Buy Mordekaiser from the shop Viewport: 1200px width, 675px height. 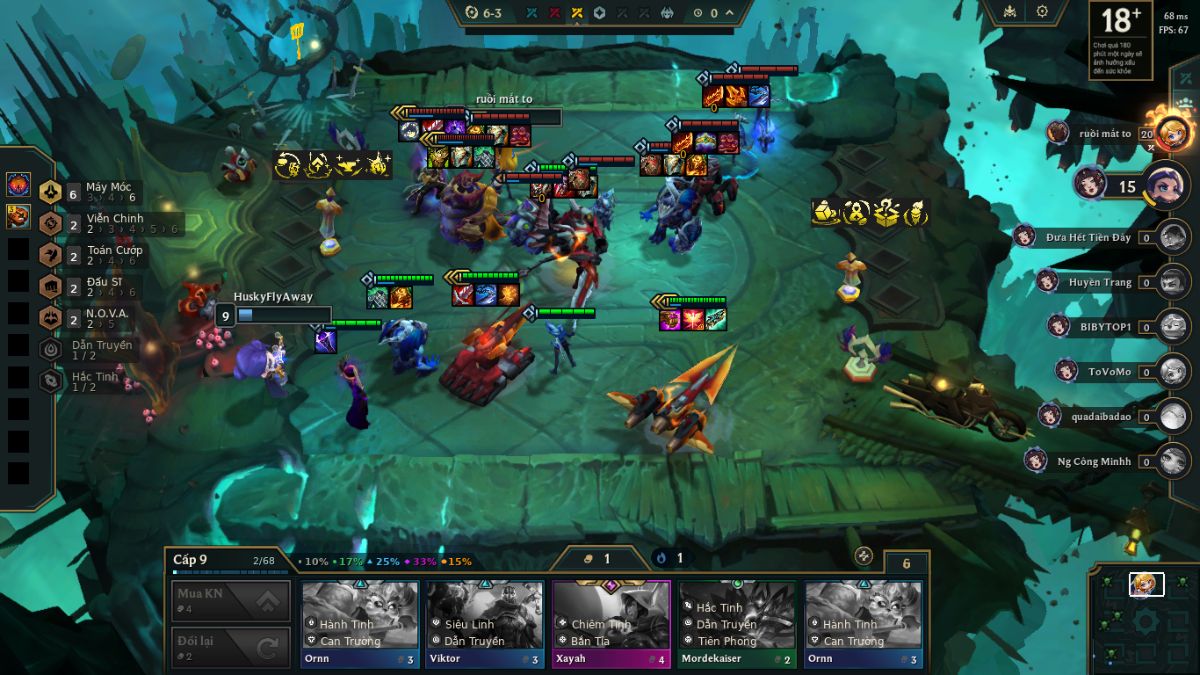click(x=736, y=623)
